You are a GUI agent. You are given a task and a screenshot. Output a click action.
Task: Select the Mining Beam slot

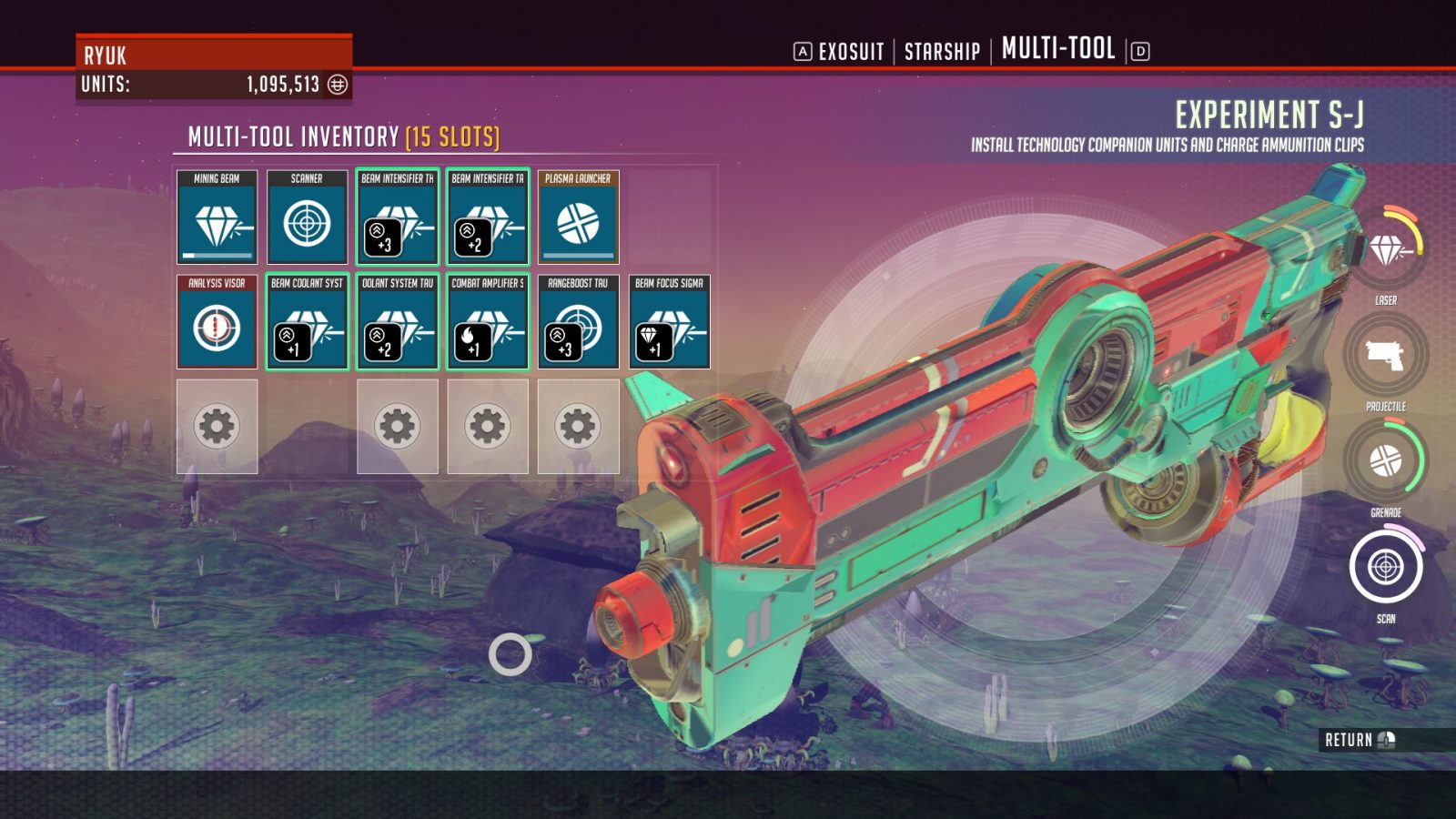(x=217, y=217)
